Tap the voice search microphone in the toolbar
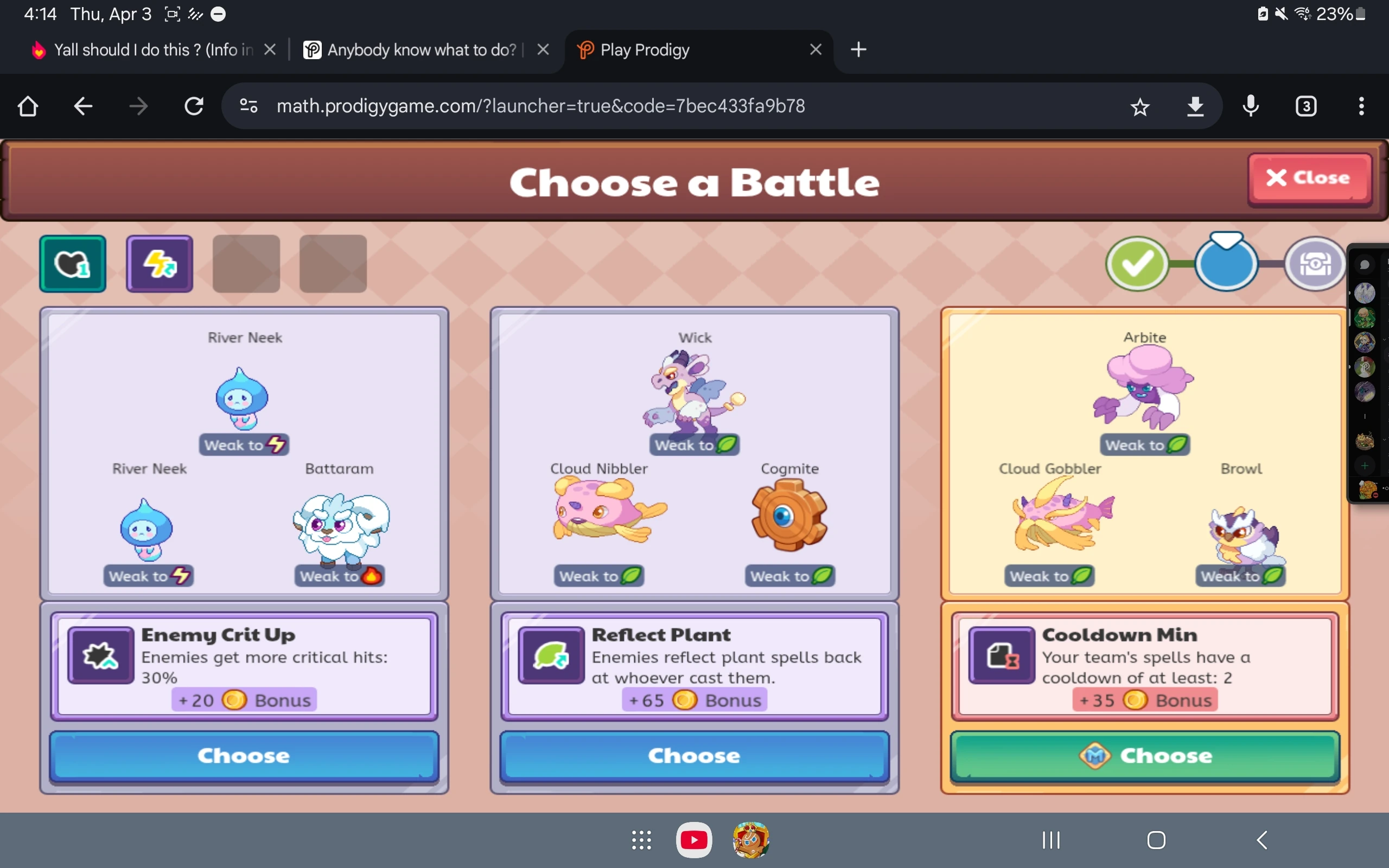The image size is (1389, 868). point(1250,106)
